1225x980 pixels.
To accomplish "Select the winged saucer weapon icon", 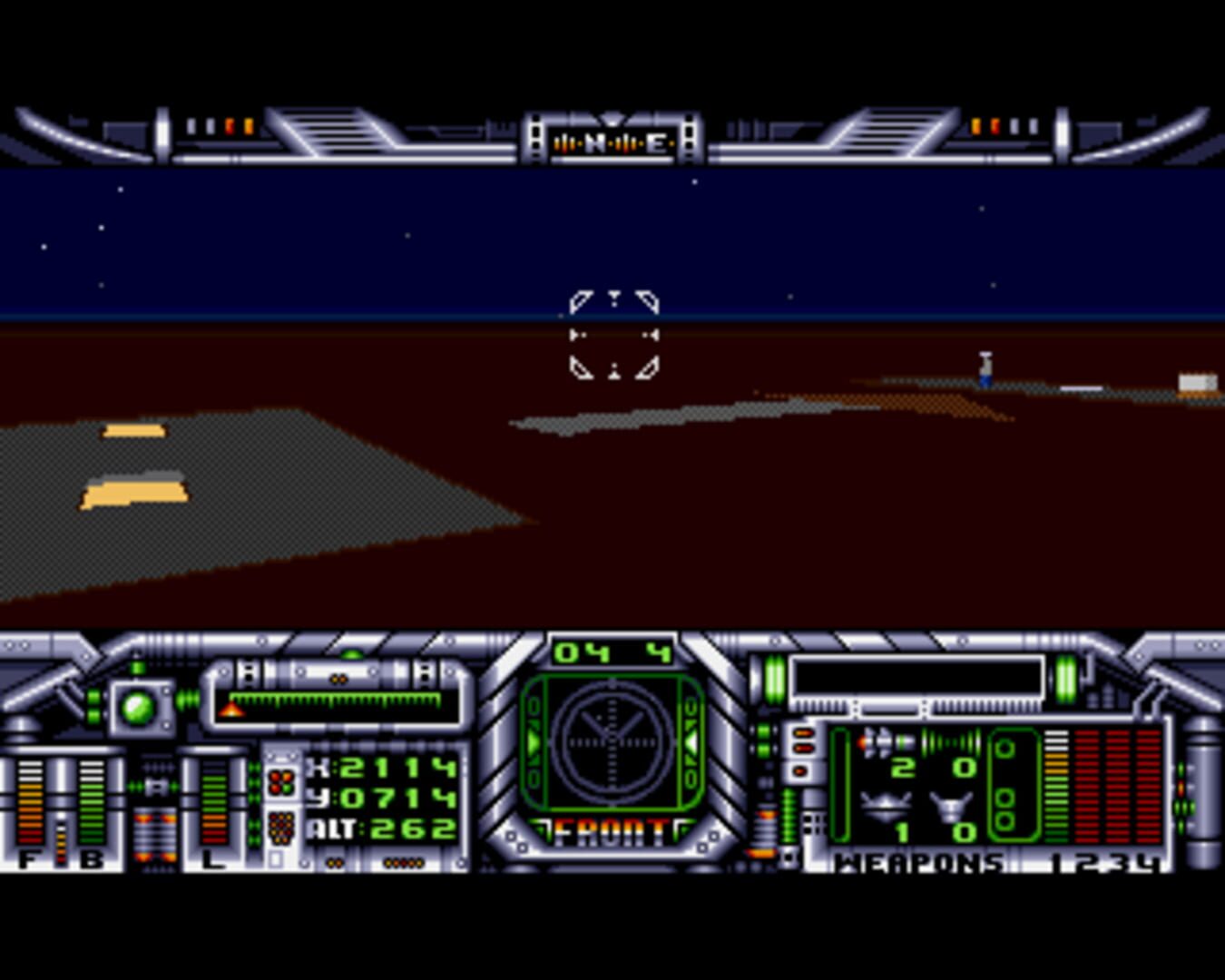I will coord(885,805).
